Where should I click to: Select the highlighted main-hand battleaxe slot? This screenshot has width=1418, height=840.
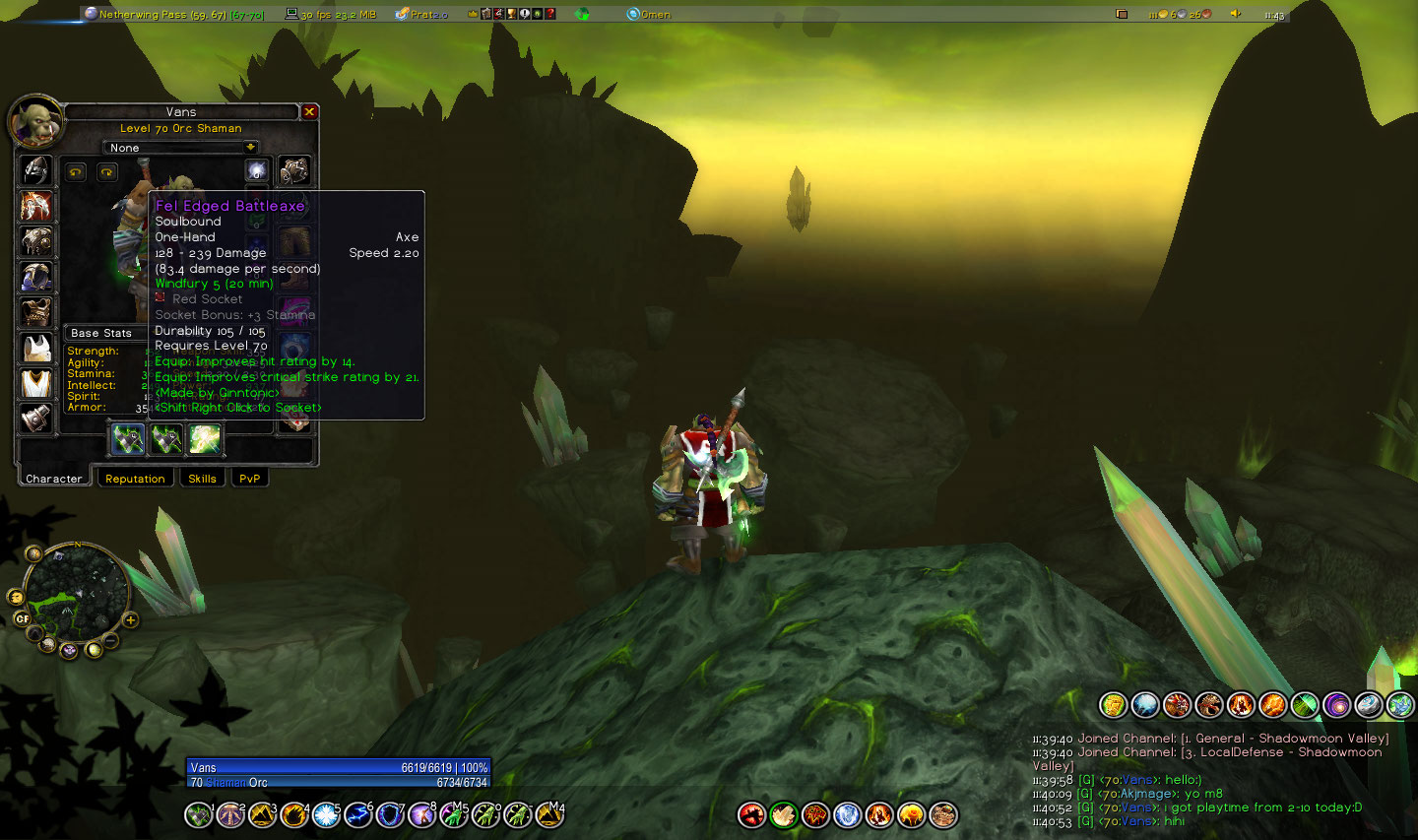click(128, 439)
